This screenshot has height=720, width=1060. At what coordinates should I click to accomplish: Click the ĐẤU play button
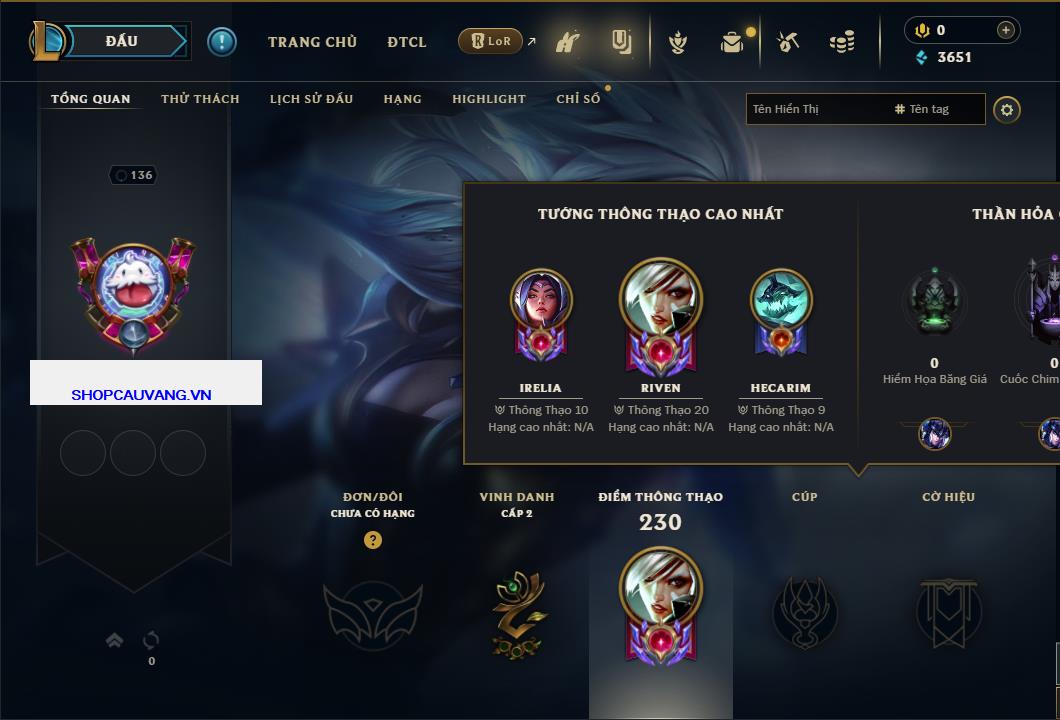pos(122,41)
